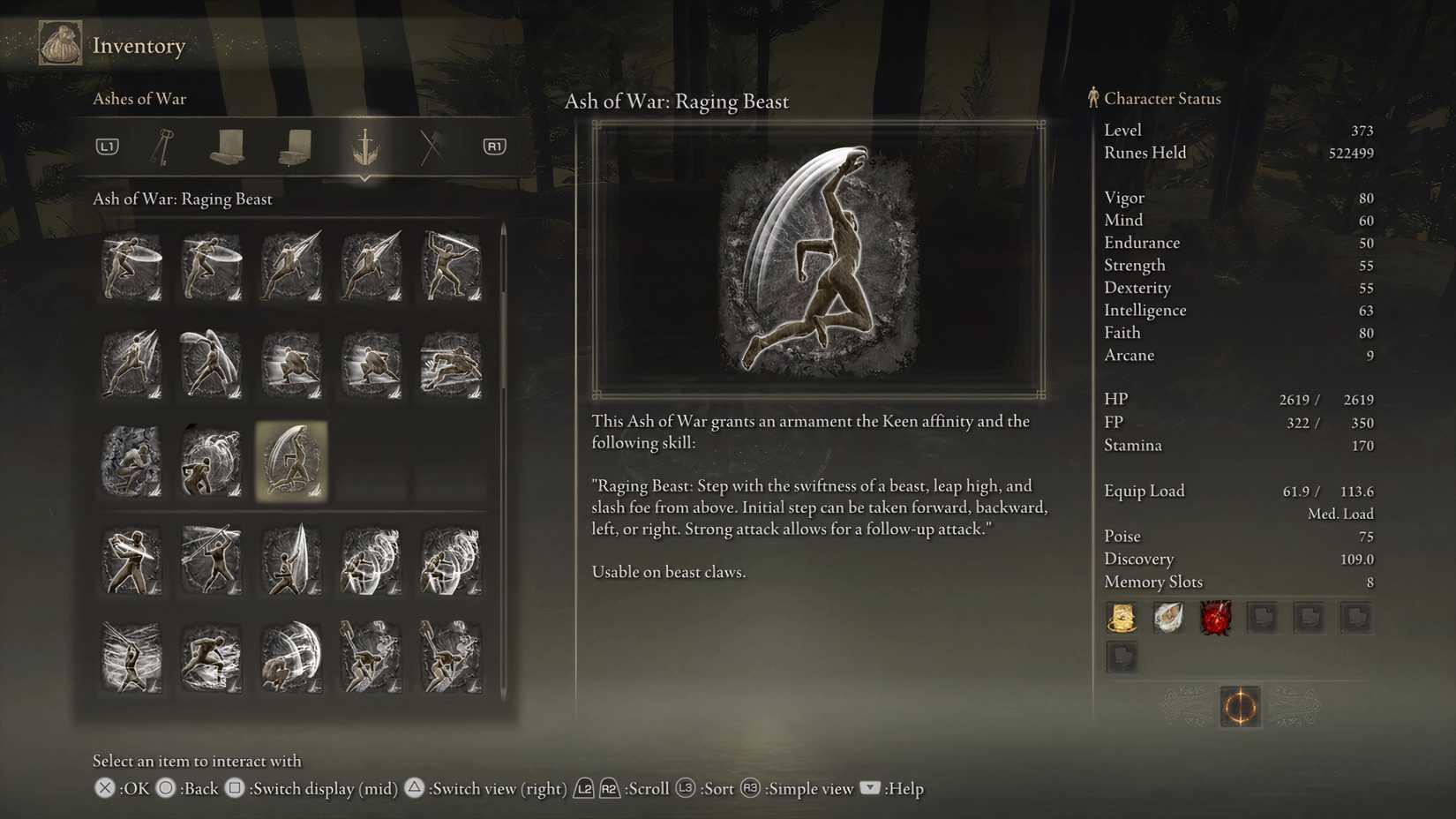Viewport: 1456px width, 819px height.
Task: Switch to the first info-items category tab
Action: click(x=229, y=147)
